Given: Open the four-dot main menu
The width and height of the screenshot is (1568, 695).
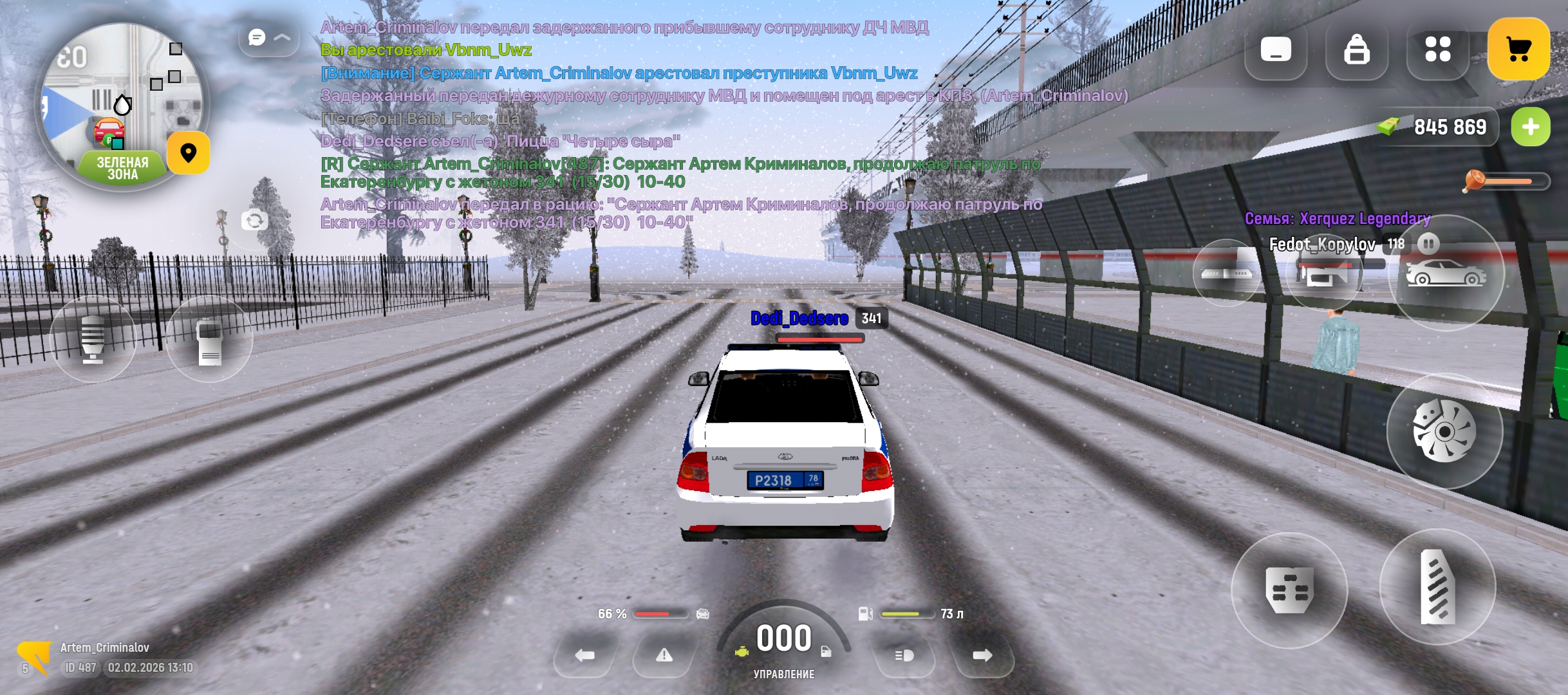Looking at the screenshot, I should [1437, 50].
